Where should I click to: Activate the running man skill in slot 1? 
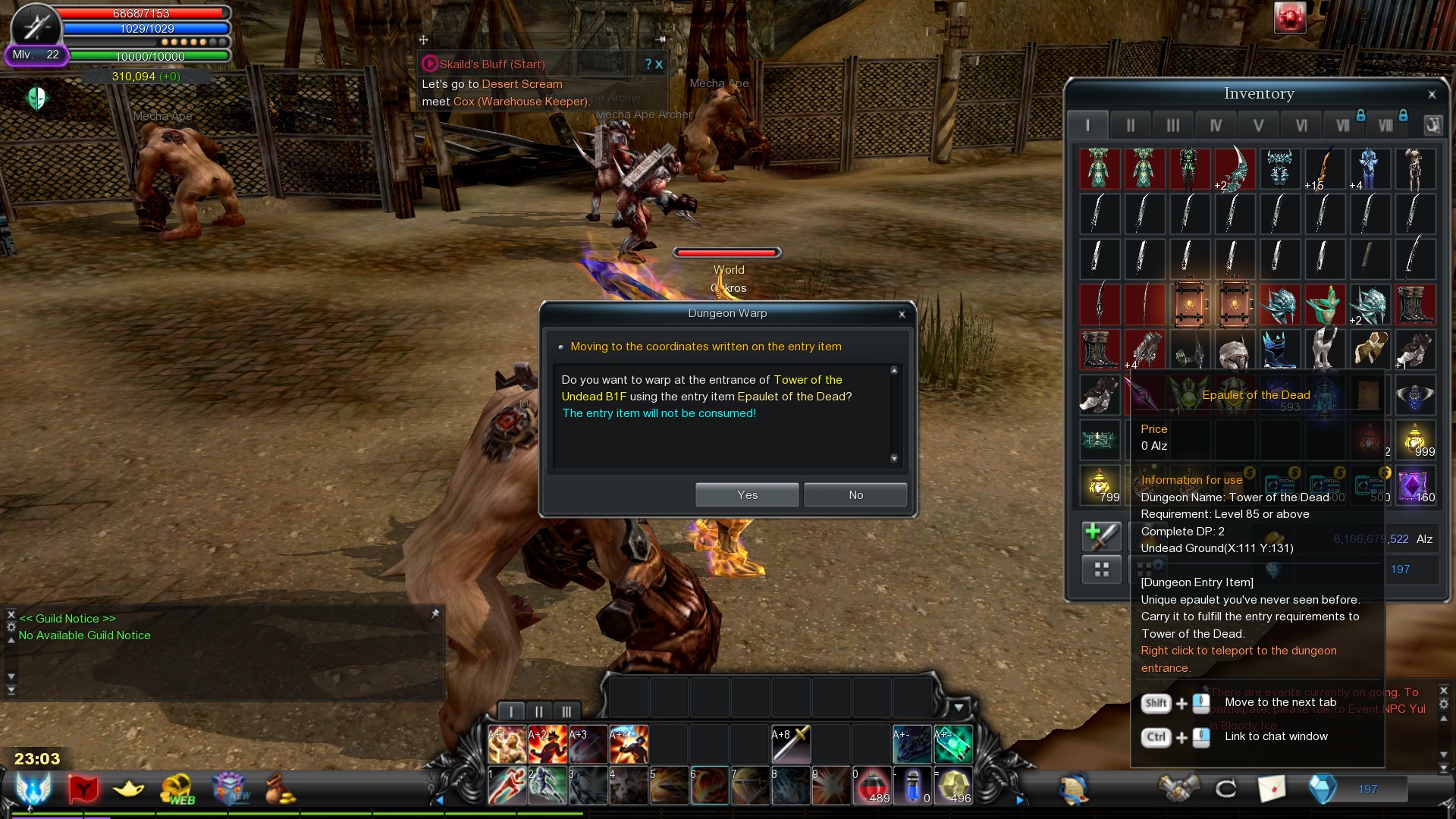point(507,786)
